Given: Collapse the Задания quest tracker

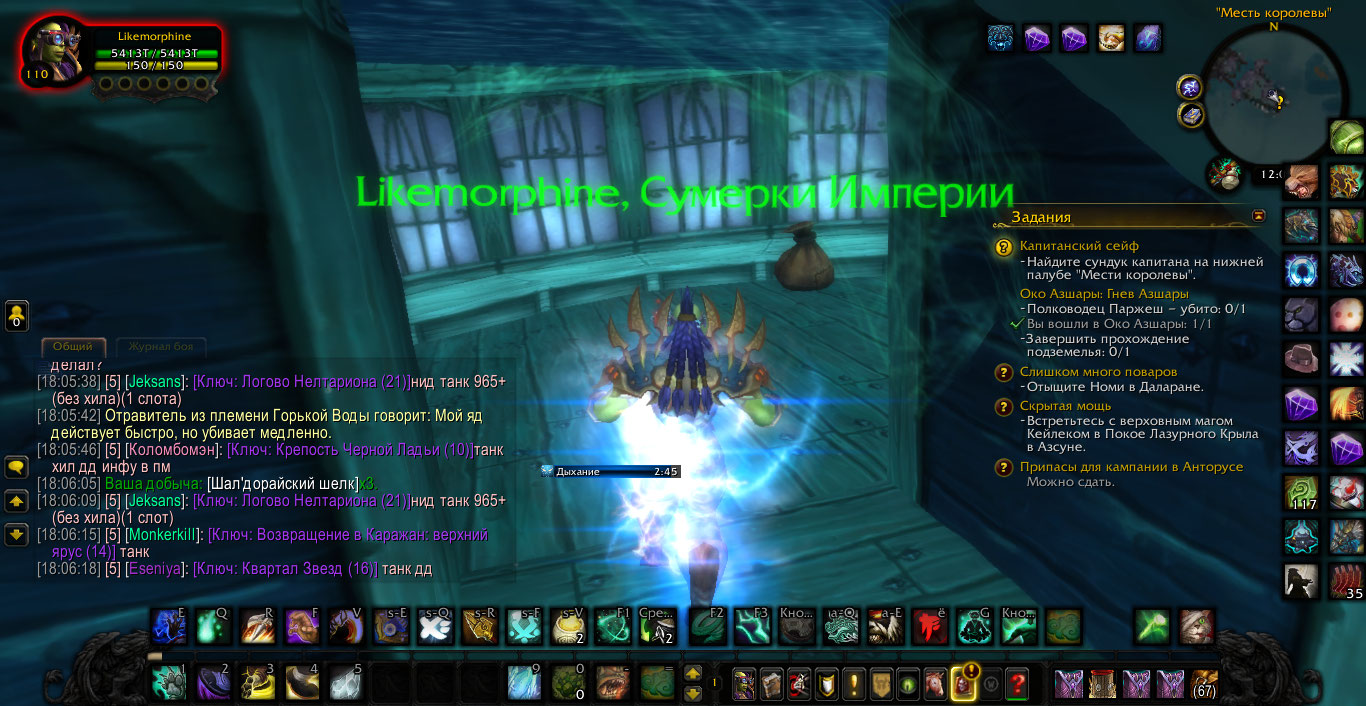Looking at the screenshot, I should coord(1258,216).
